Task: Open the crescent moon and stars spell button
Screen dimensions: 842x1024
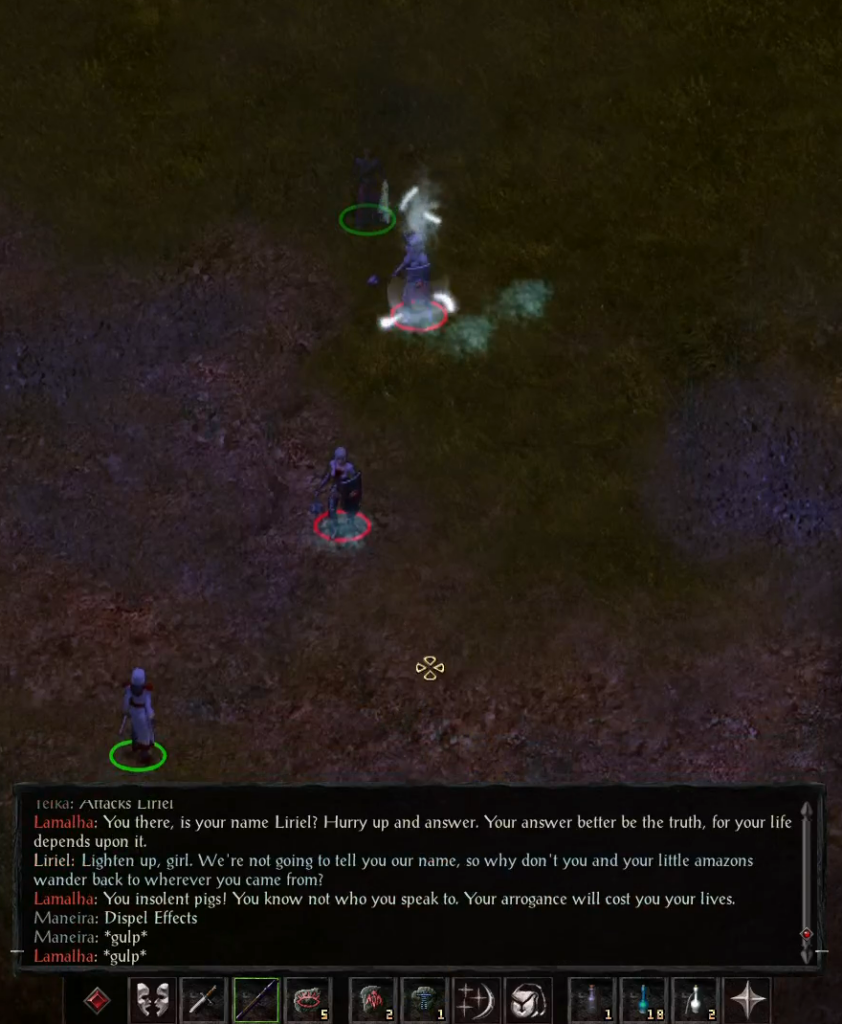Action: click(476, 1000)
